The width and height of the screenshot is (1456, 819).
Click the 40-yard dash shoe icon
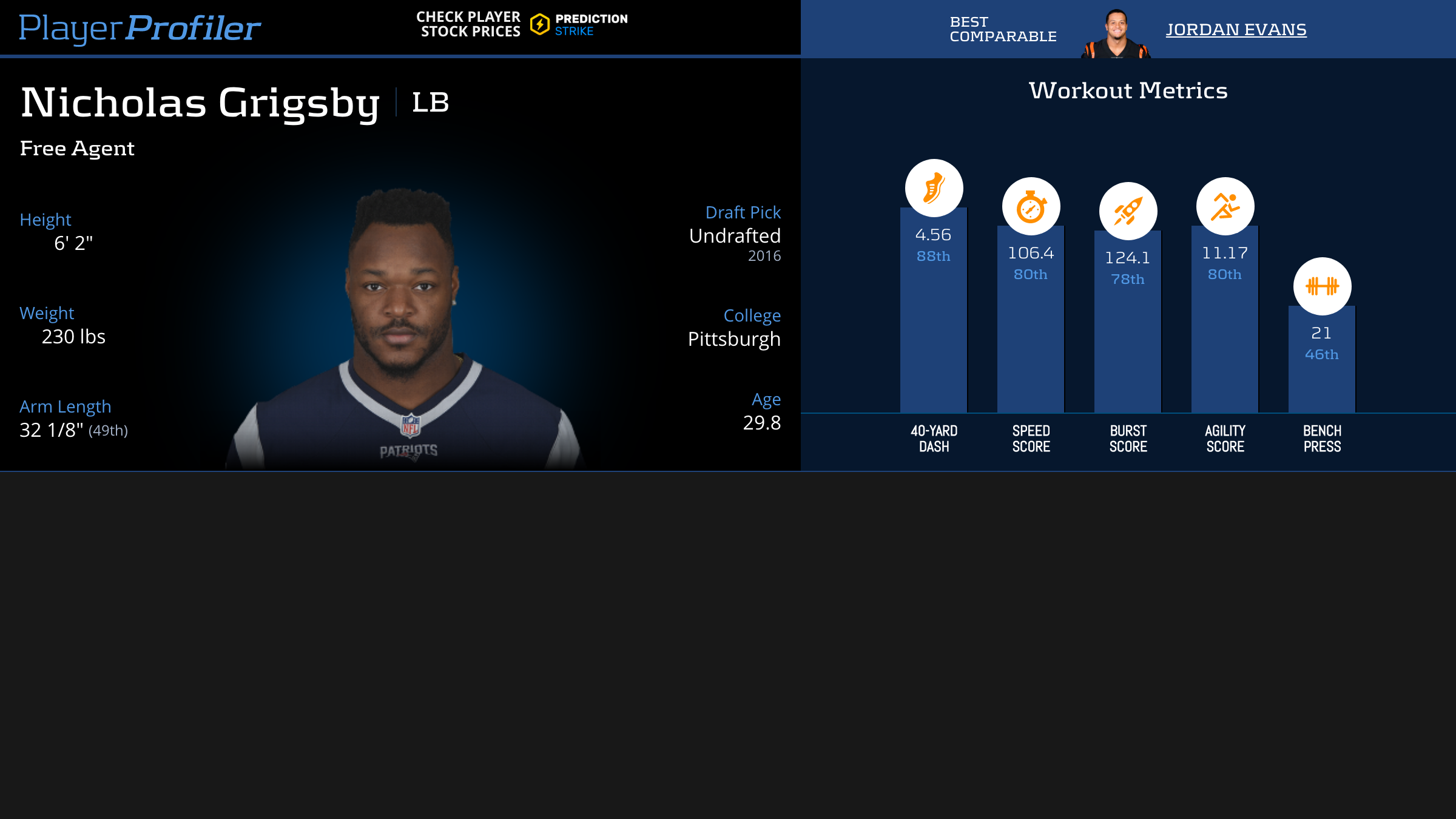pyautogui.click(x=934, y=188)
